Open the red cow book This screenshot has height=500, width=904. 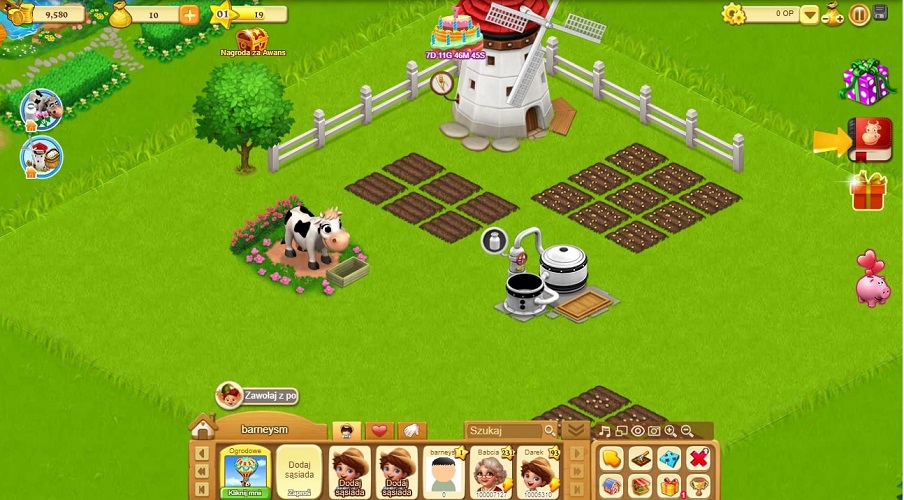pos(869,138)
